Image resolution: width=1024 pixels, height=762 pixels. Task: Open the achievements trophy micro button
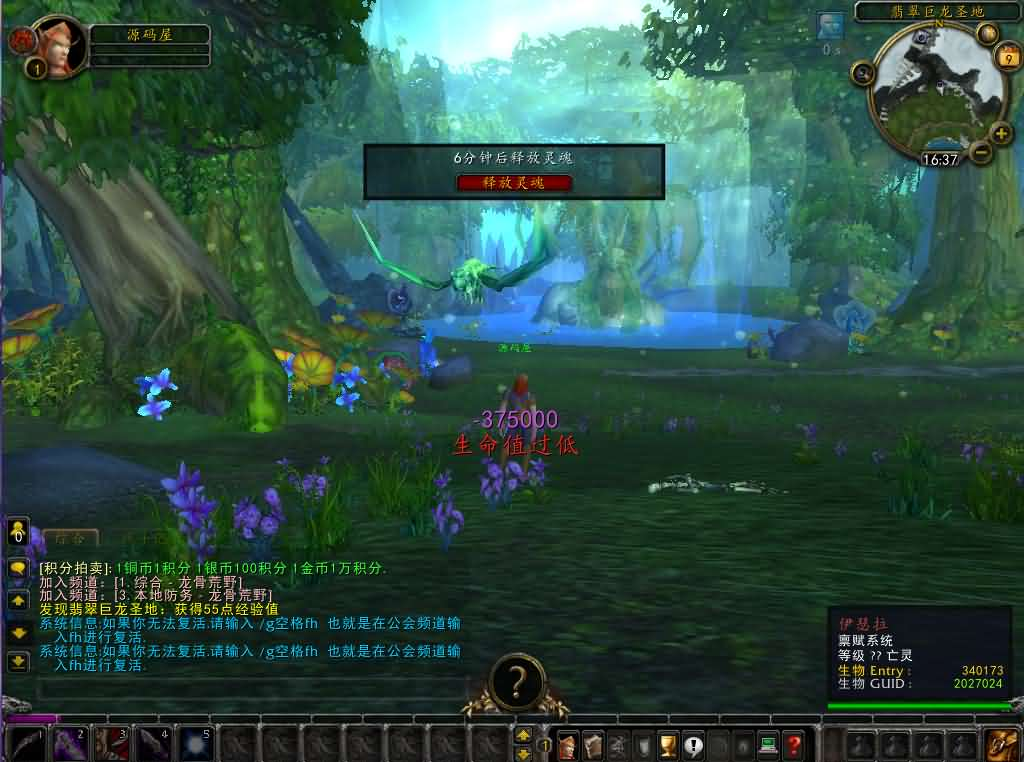668,744
